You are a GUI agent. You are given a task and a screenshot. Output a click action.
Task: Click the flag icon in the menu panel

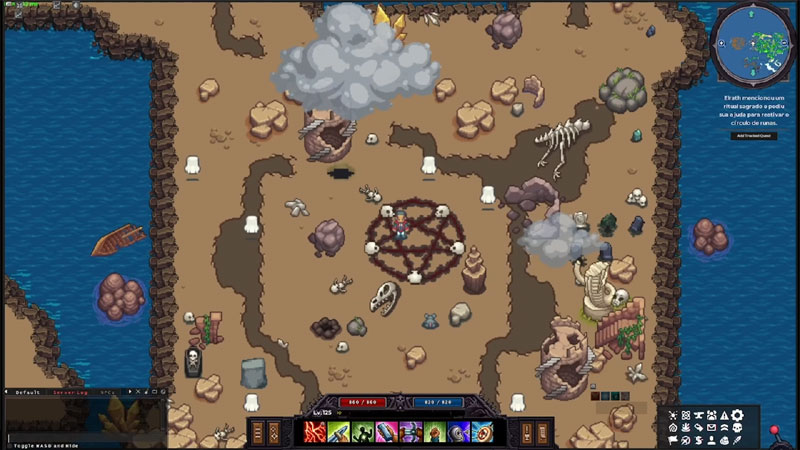(673, 440)
